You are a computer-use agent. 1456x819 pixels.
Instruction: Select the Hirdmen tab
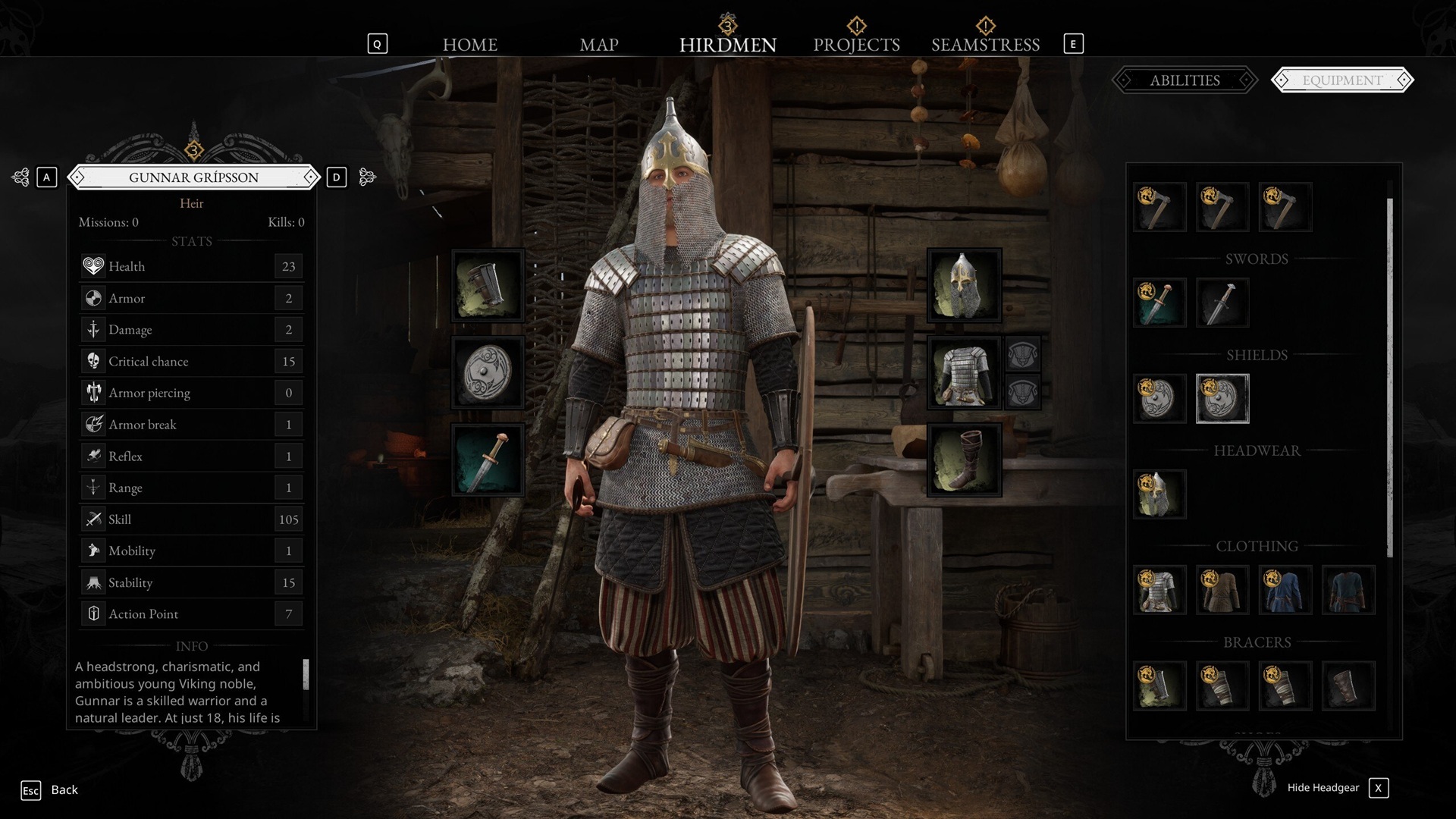pyautogui.click(x=727, y=45)
